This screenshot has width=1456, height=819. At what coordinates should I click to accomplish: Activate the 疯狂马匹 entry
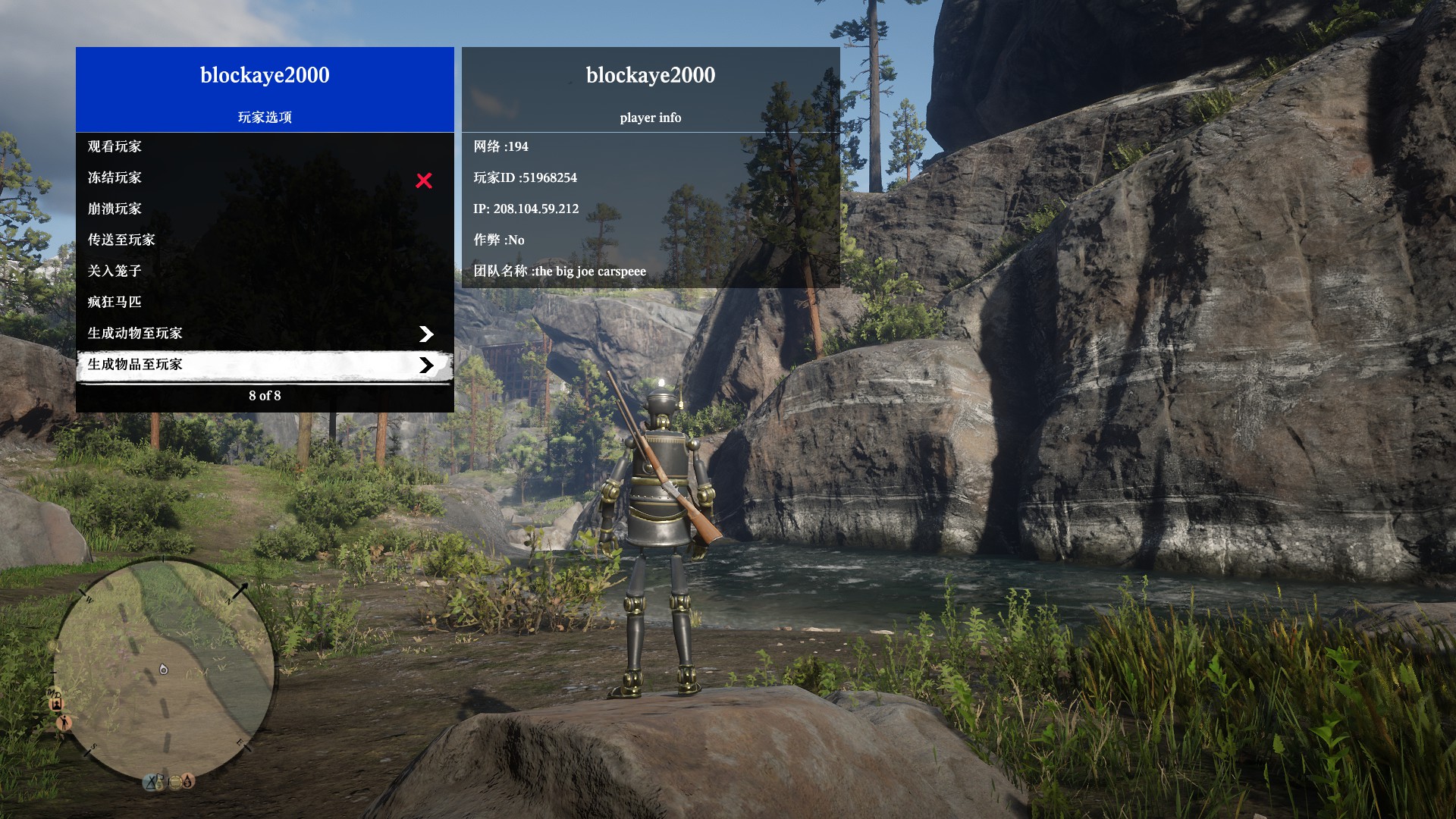[x=115, y=302]
